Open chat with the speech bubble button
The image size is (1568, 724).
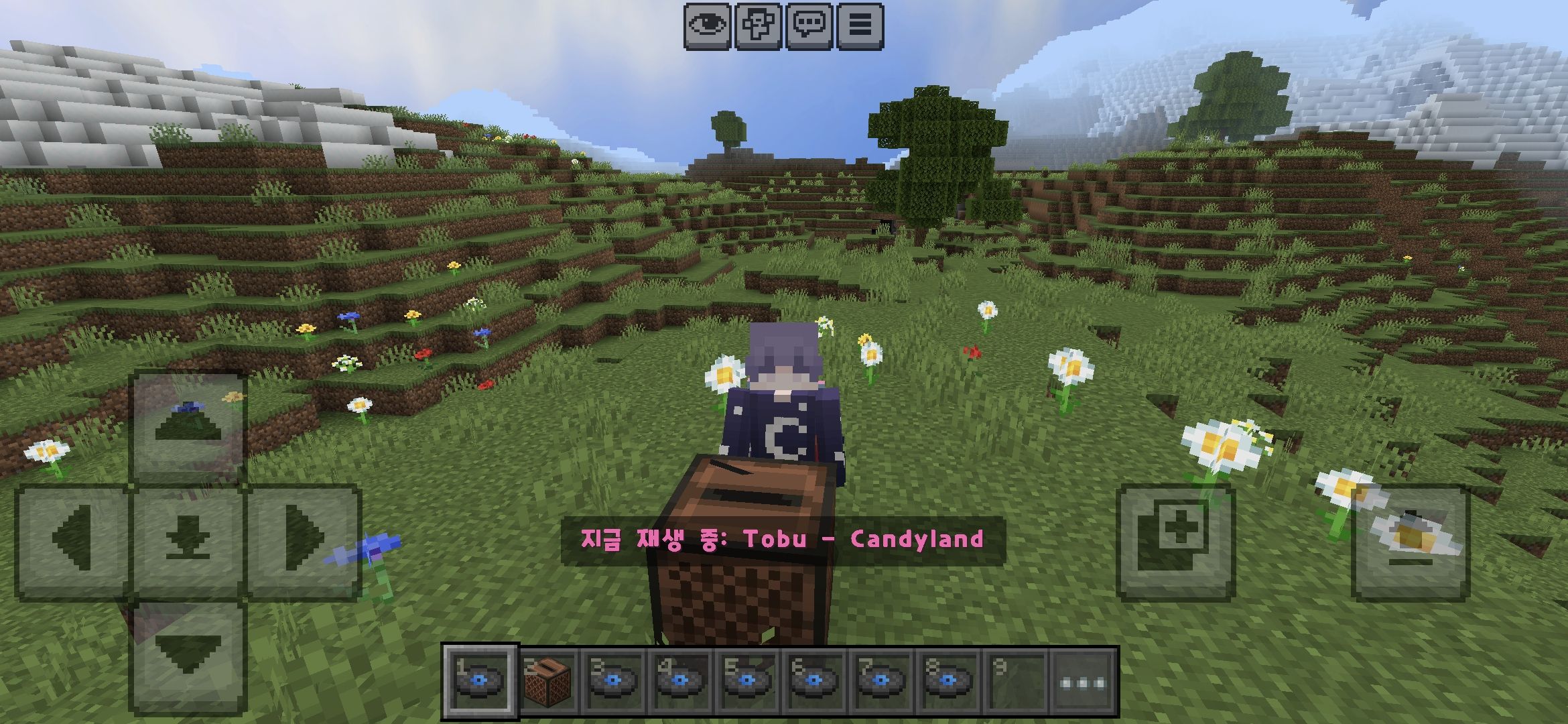pos(809,26)
